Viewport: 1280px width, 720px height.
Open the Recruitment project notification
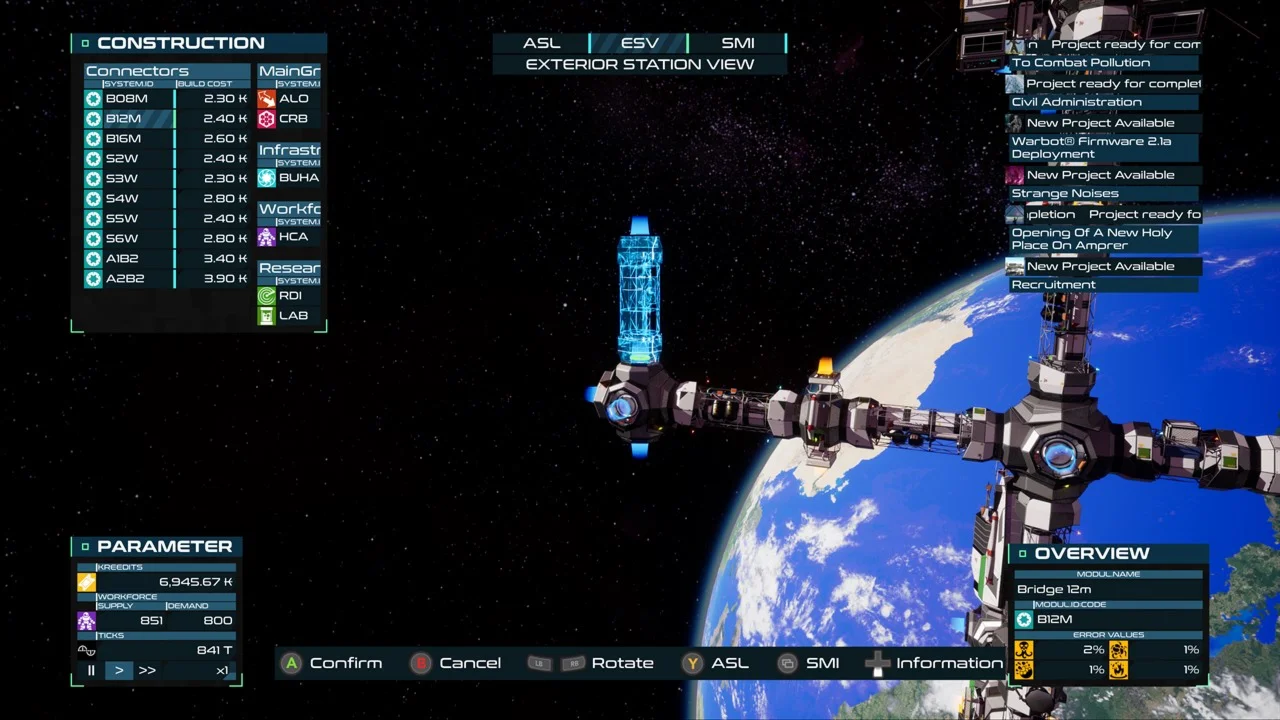[x=1054, y=285]
